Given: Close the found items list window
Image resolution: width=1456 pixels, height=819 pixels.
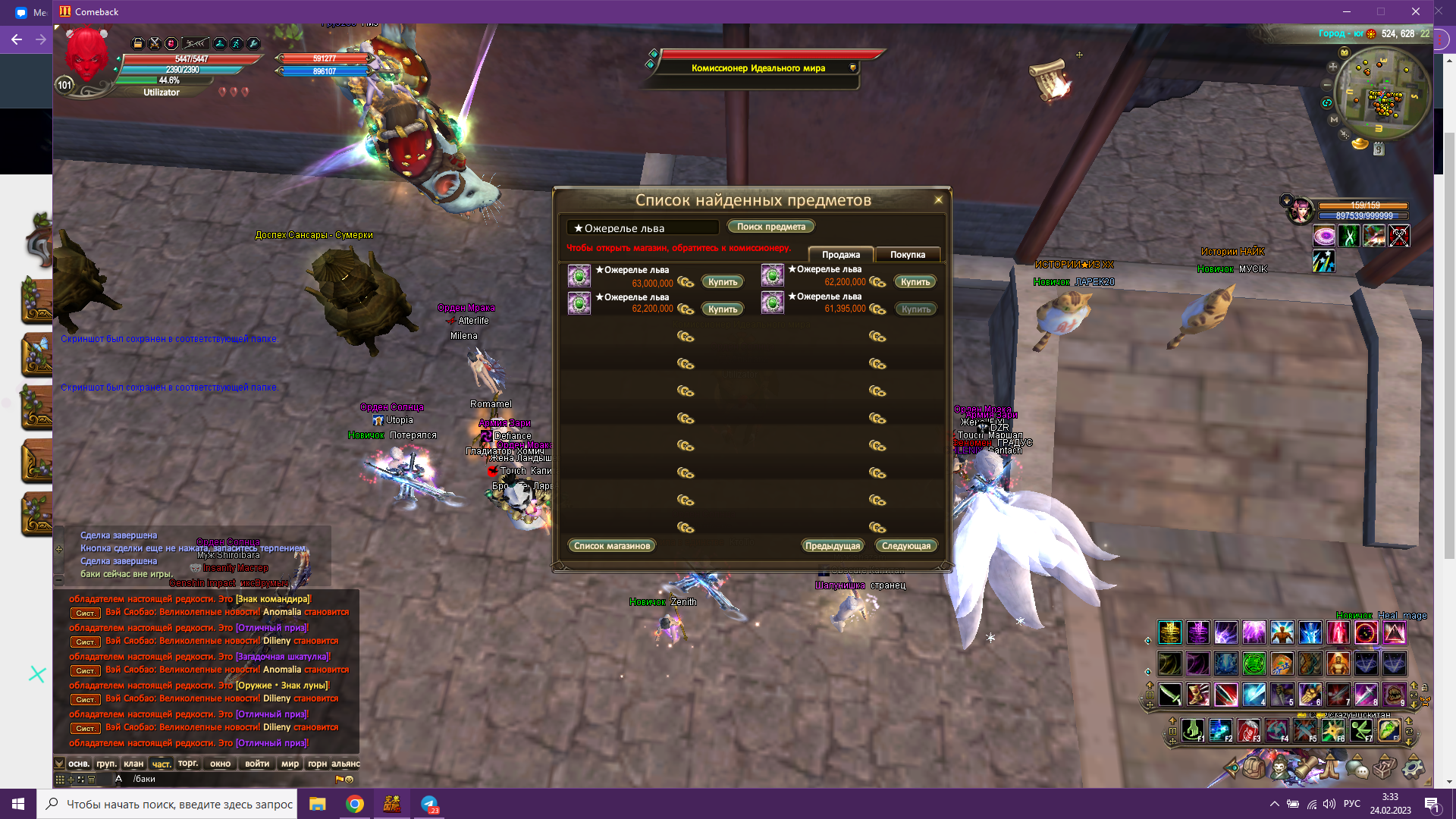Looking at the screenshot, I should 938,200.
